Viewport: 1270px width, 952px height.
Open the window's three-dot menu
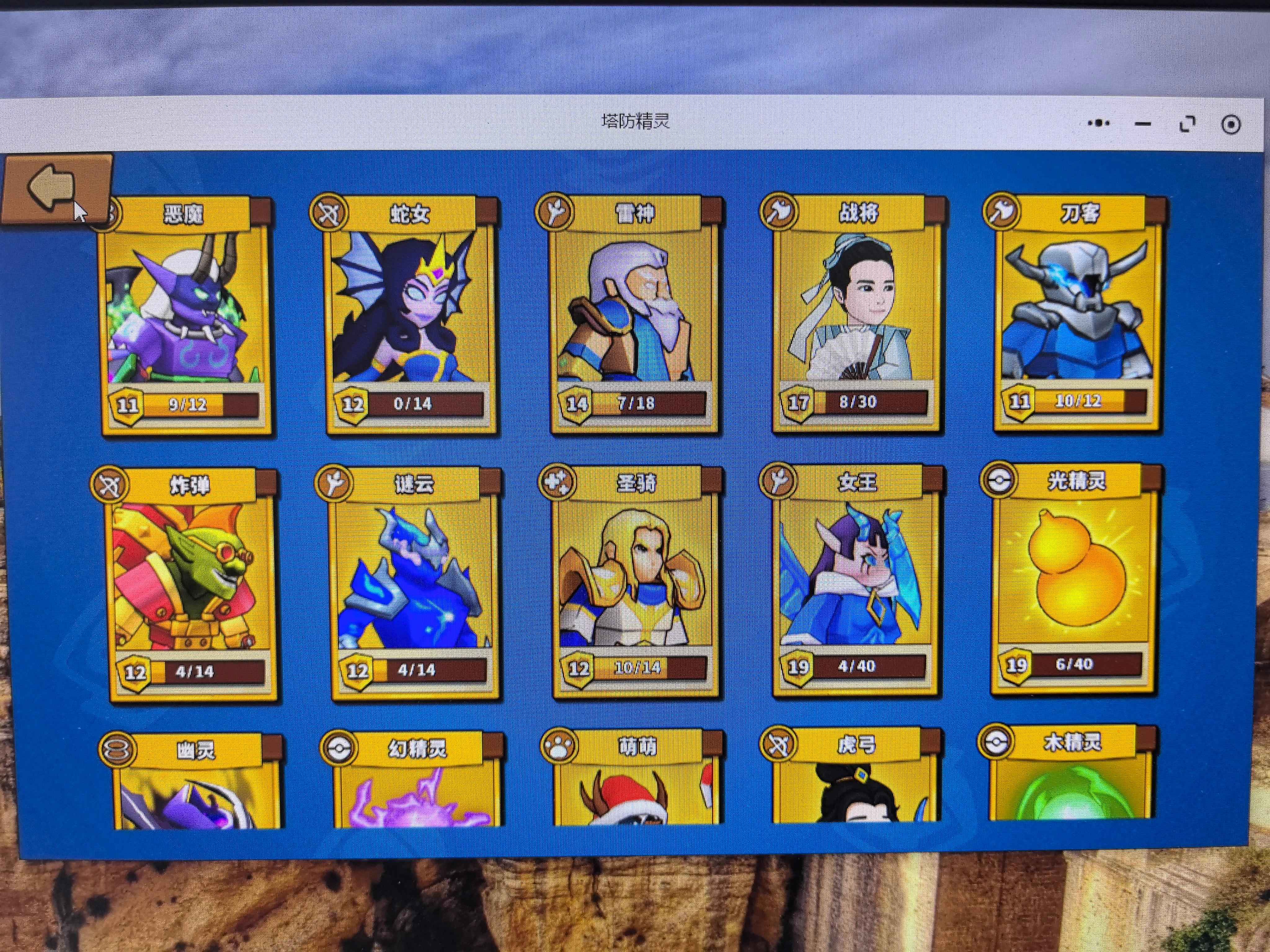[1098, 123]
